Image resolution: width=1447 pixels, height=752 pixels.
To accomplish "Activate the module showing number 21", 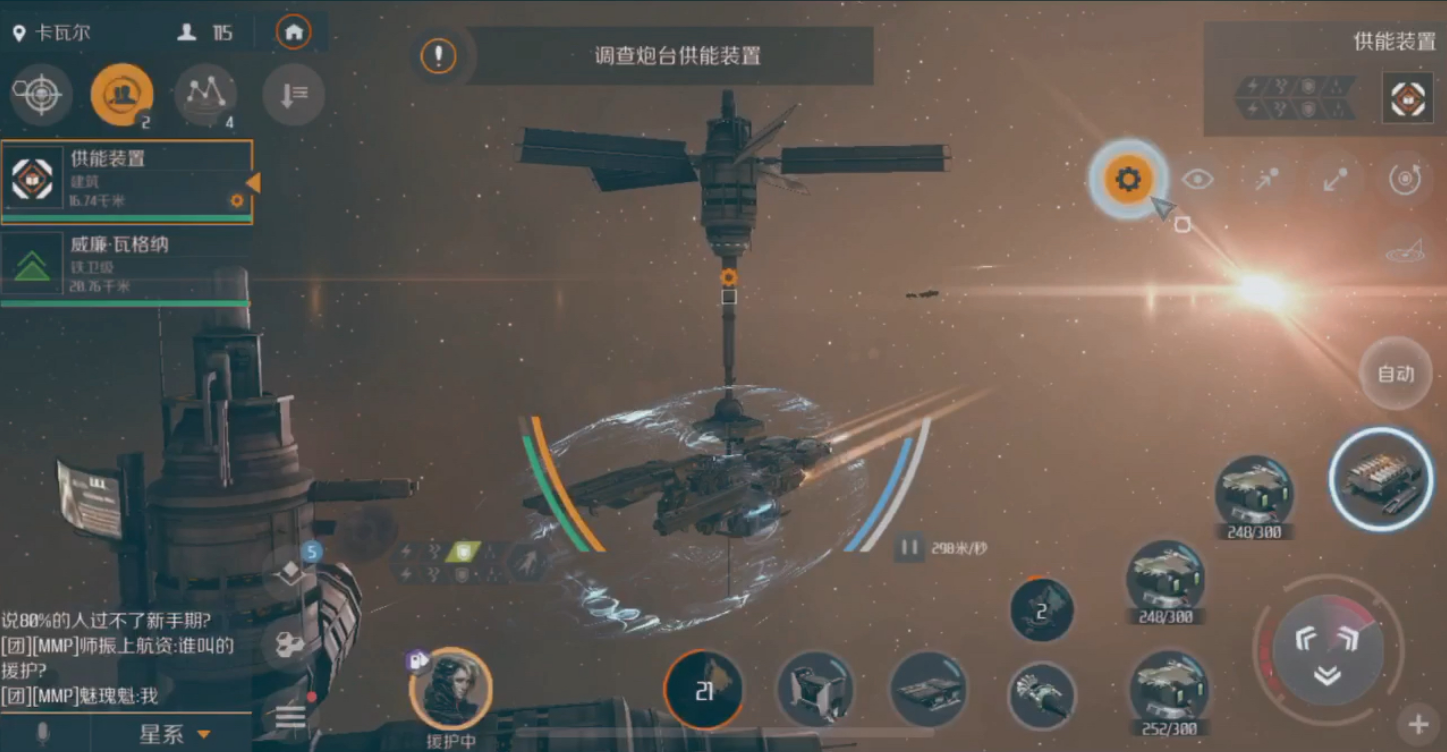I will pyautogui.click(x=704, y=689).
